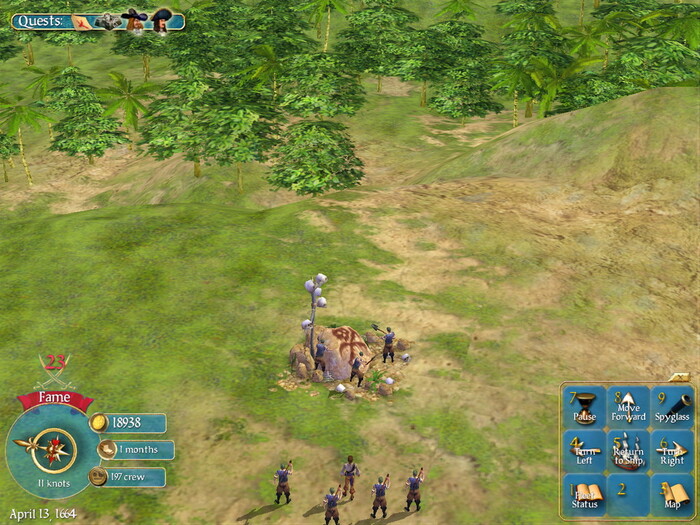Viewport: 700px width, 525px height.
Task: Click Return to Ship
Action: click(x=628, y=451)
